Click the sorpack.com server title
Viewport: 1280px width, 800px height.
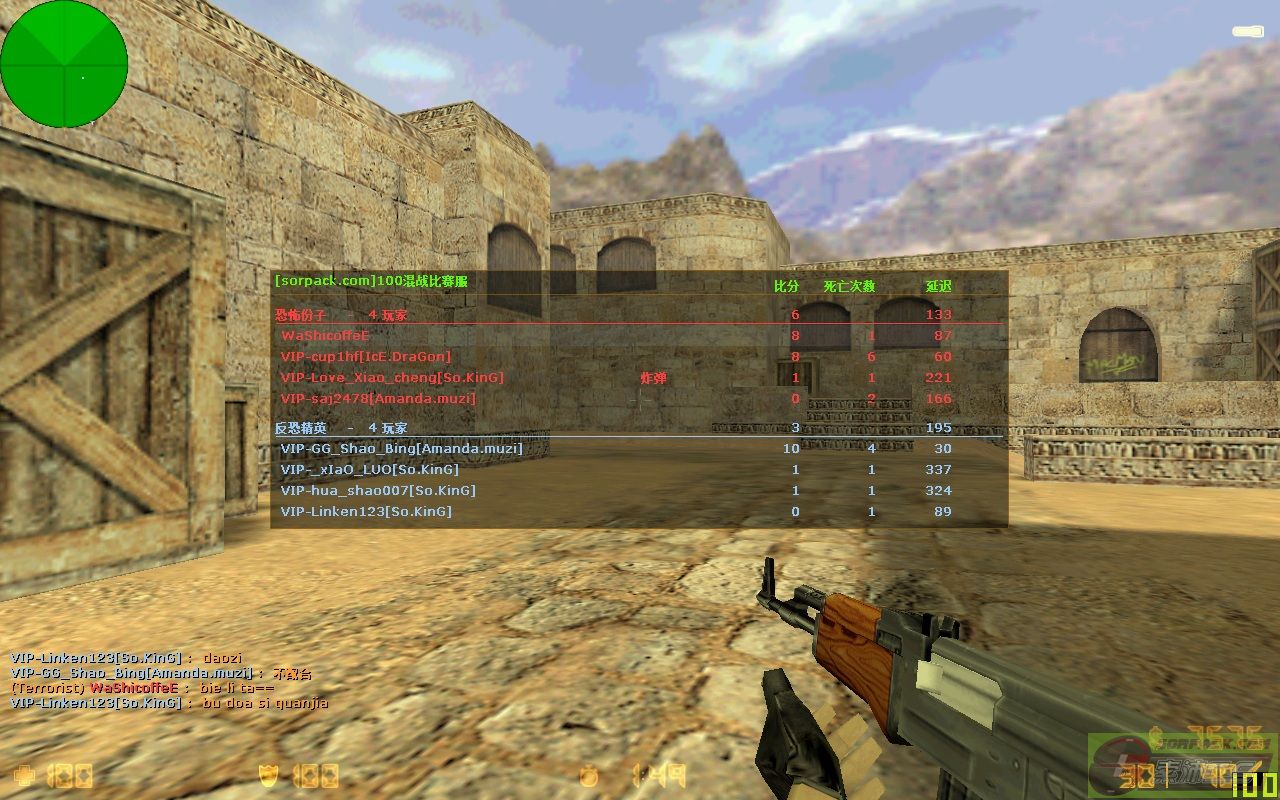point(371,282)
